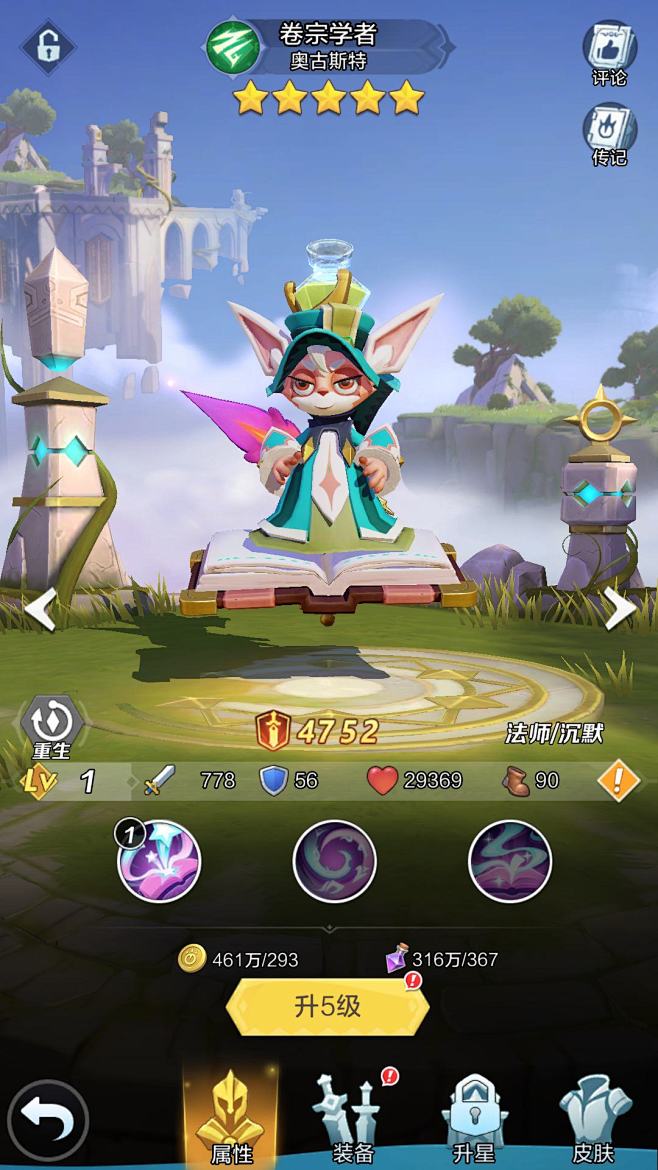658x1170 pixels.
Task: Open the orange exclamation stats detail icon
Action: coord(618,781)
